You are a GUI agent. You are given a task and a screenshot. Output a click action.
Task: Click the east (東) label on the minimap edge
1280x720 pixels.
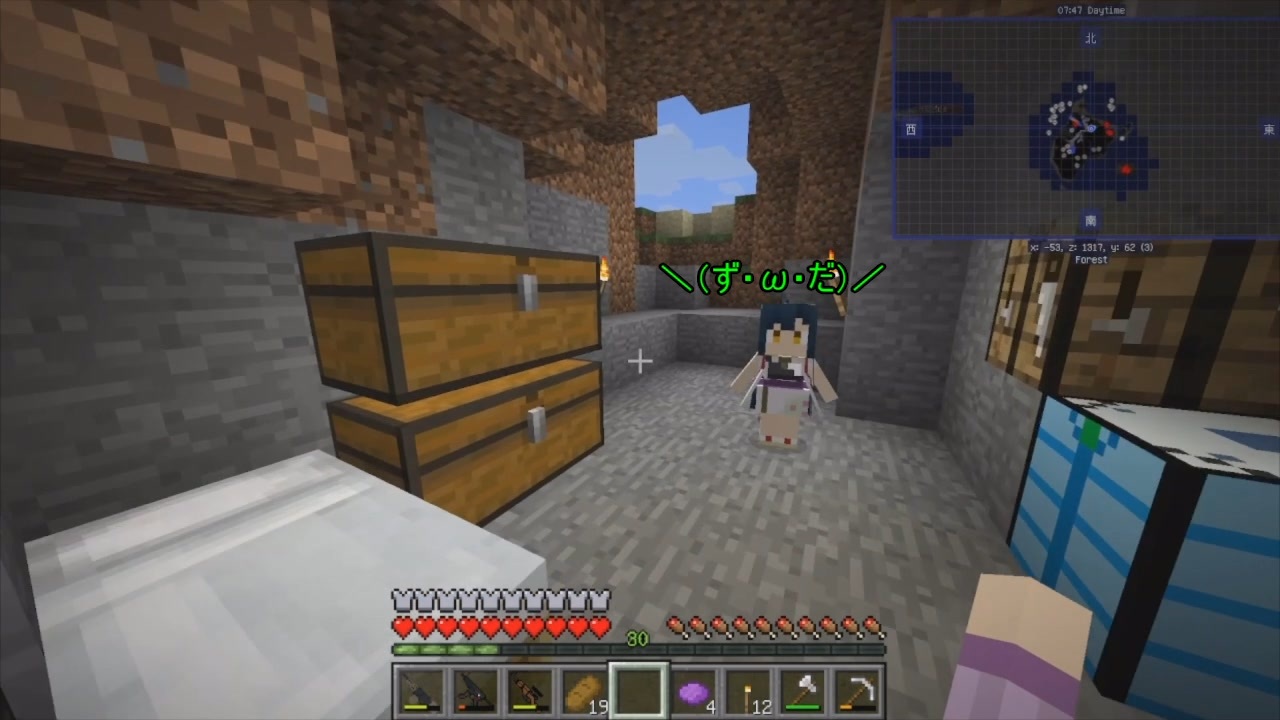point(1268,130)
